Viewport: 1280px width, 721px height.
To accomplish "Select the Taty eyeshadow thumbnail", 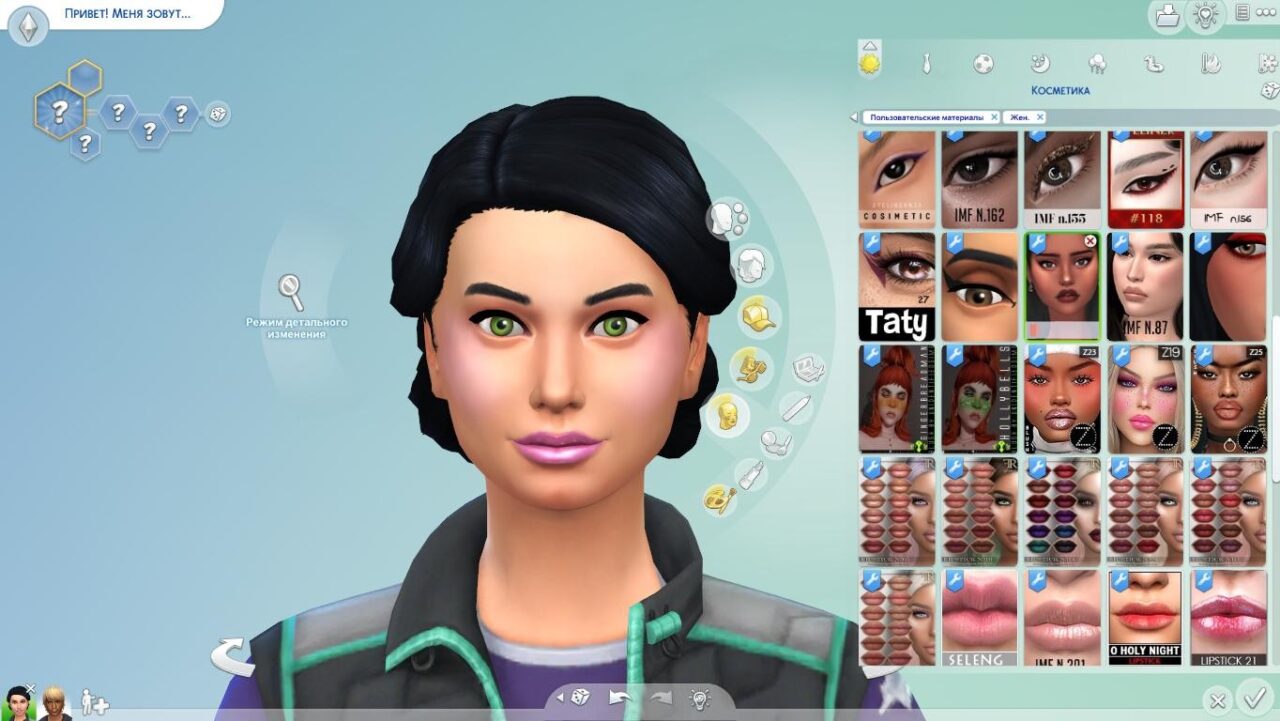I will [897, 287].
